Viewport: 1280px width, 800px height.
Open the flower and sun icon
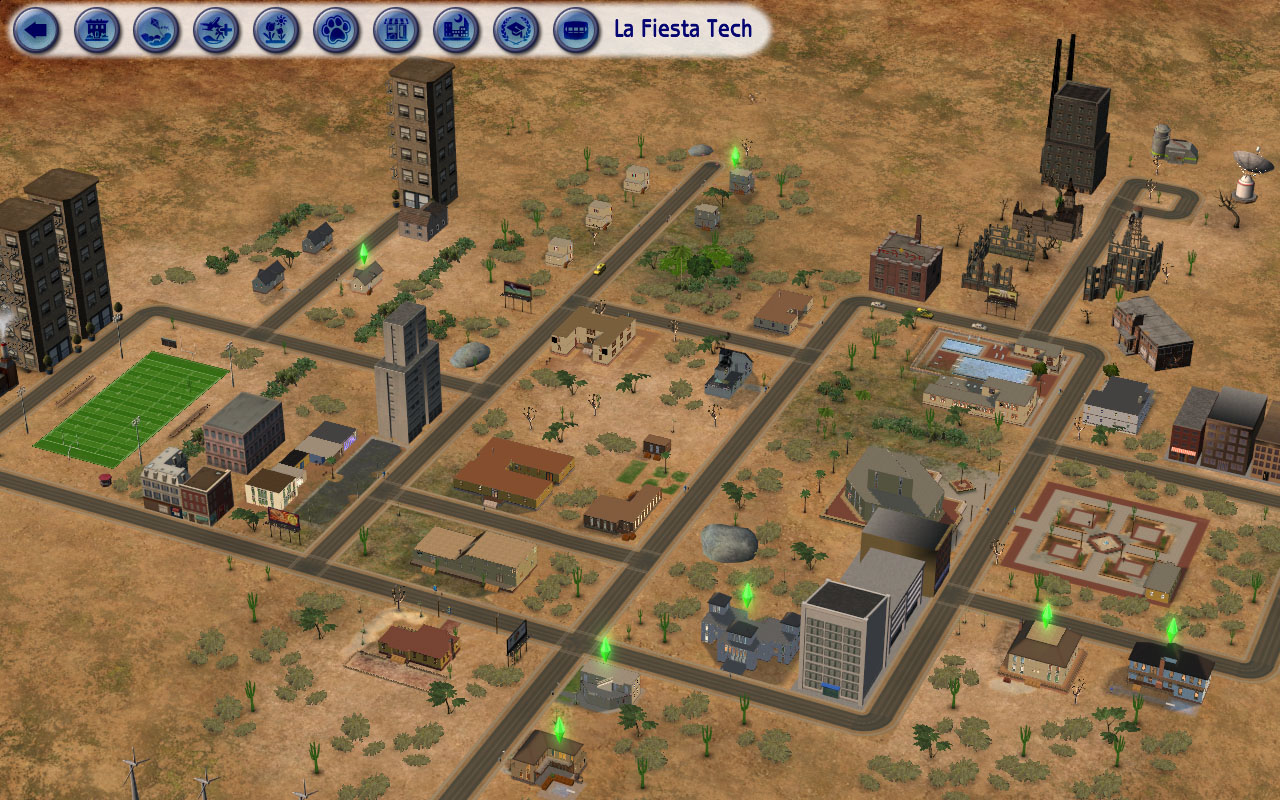(277, 30)
